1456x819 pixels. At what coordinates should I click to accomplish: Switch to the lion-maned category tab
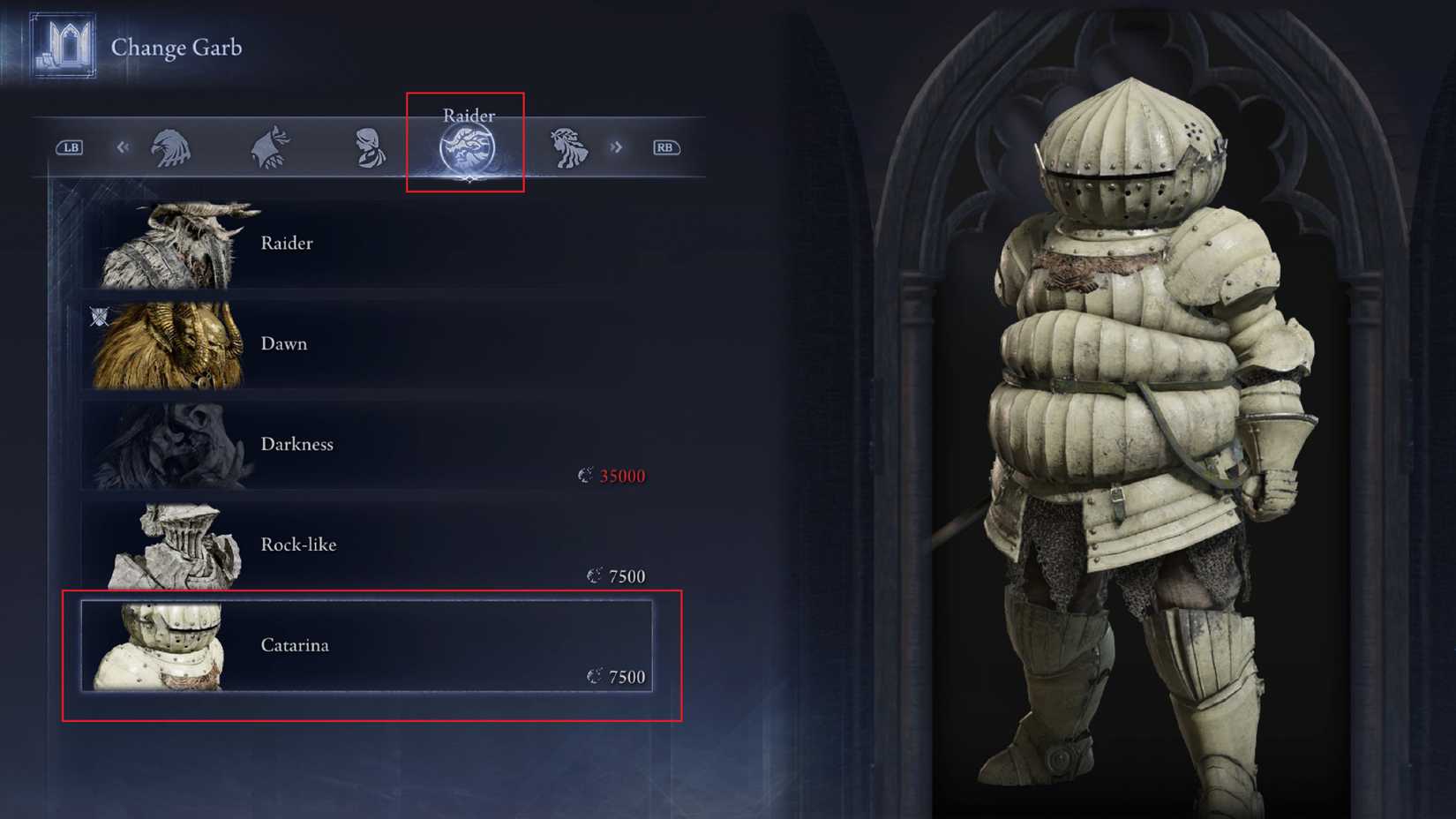click(569, 147)
